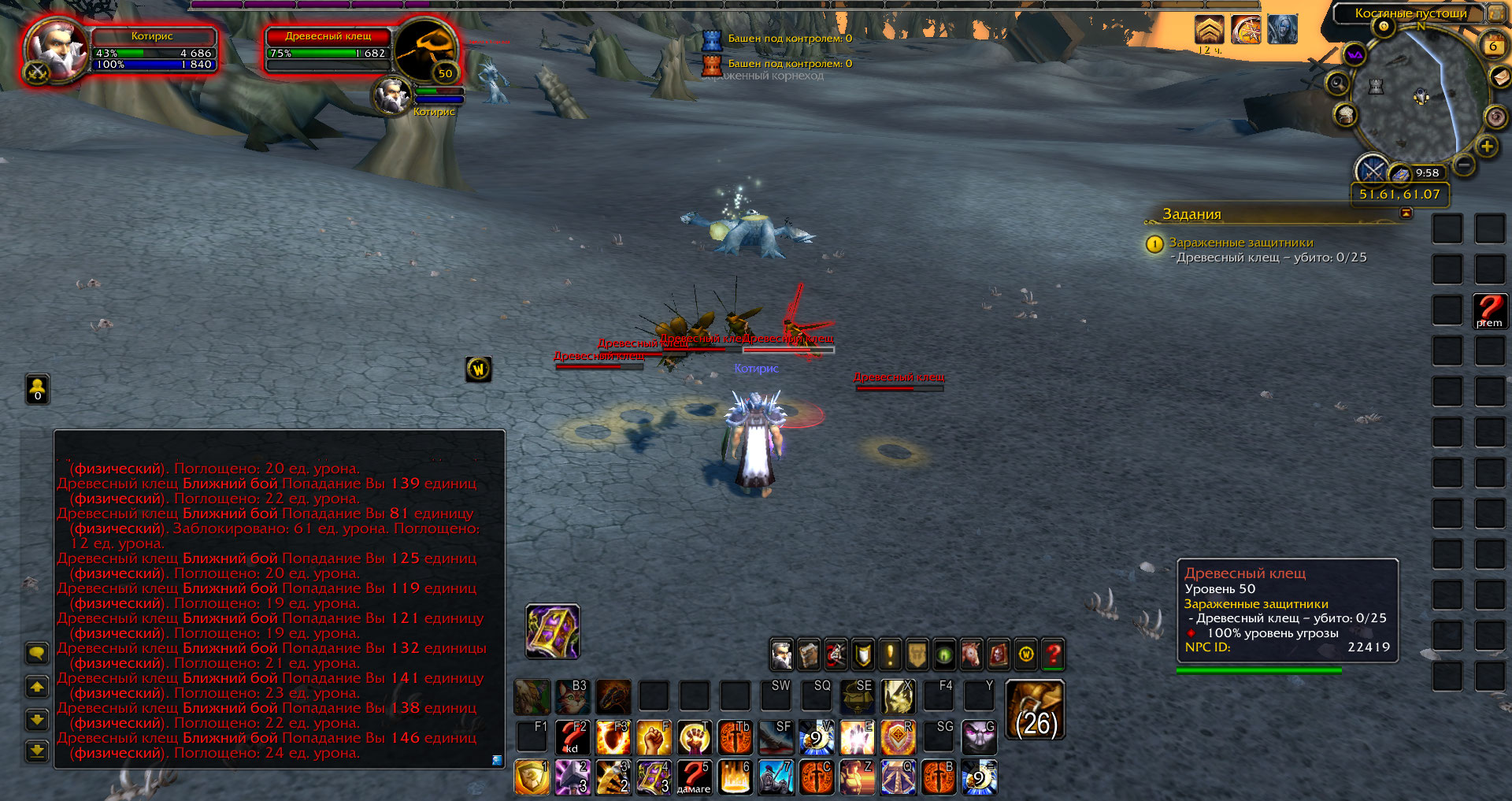Cast the glowing hand spell bound to E

pos(857,738)
